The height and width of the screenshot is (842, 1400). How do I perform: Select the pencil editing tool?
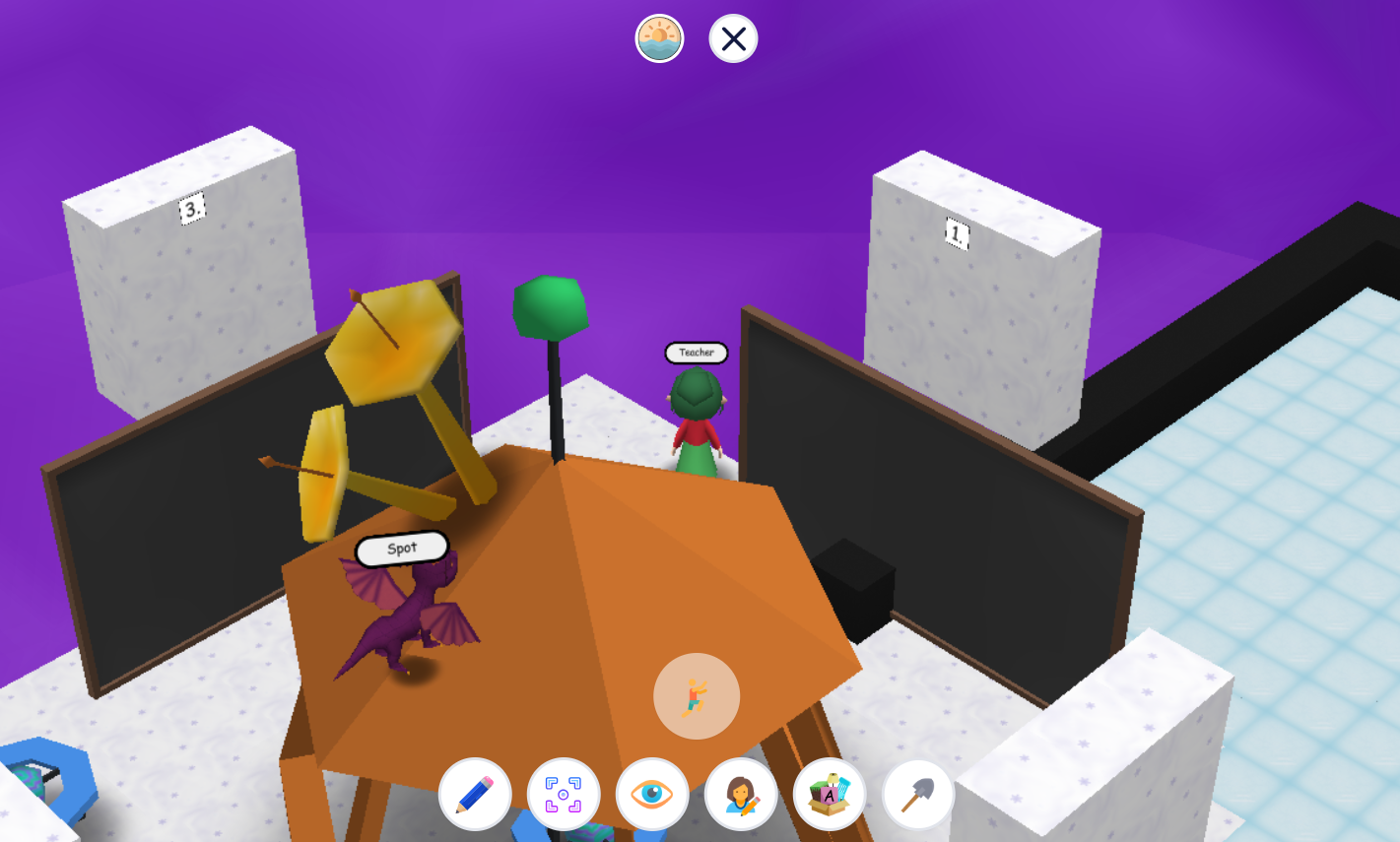pyautogui.click(x=474, y=795)
